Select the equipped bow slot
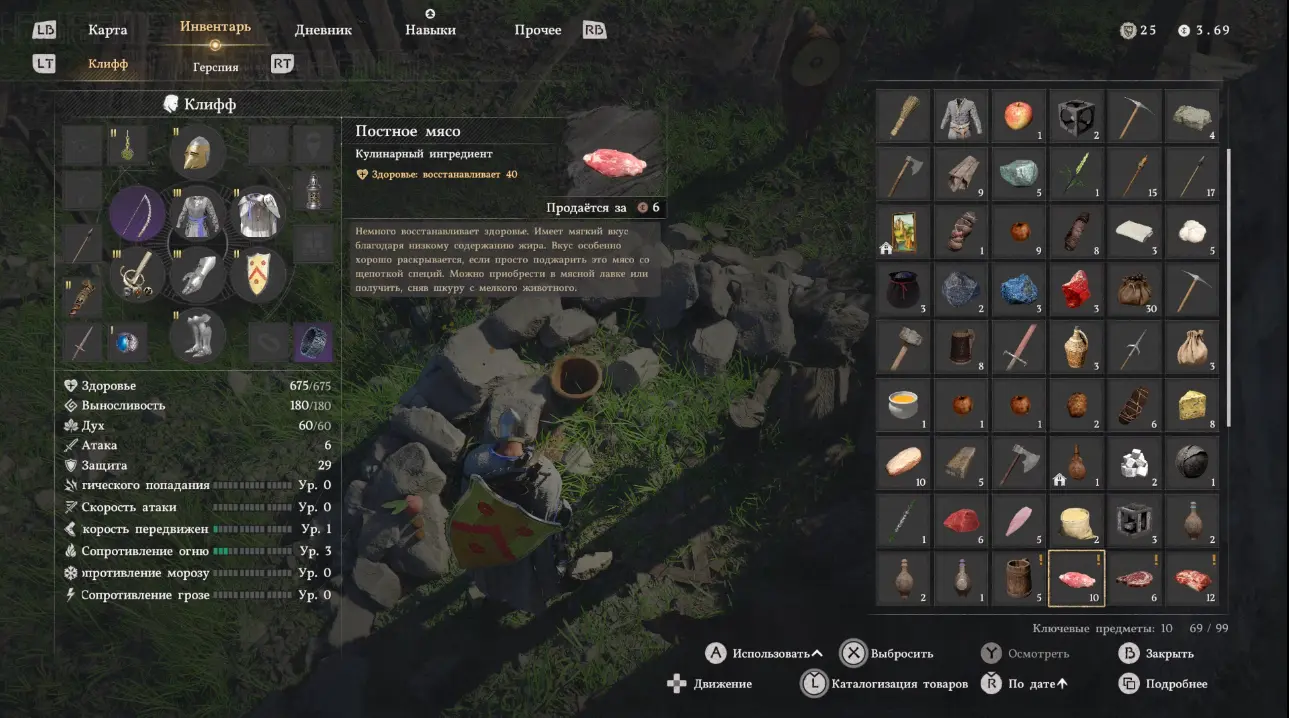This screenshot has width=1289, height=718. [x=137, y=213]
